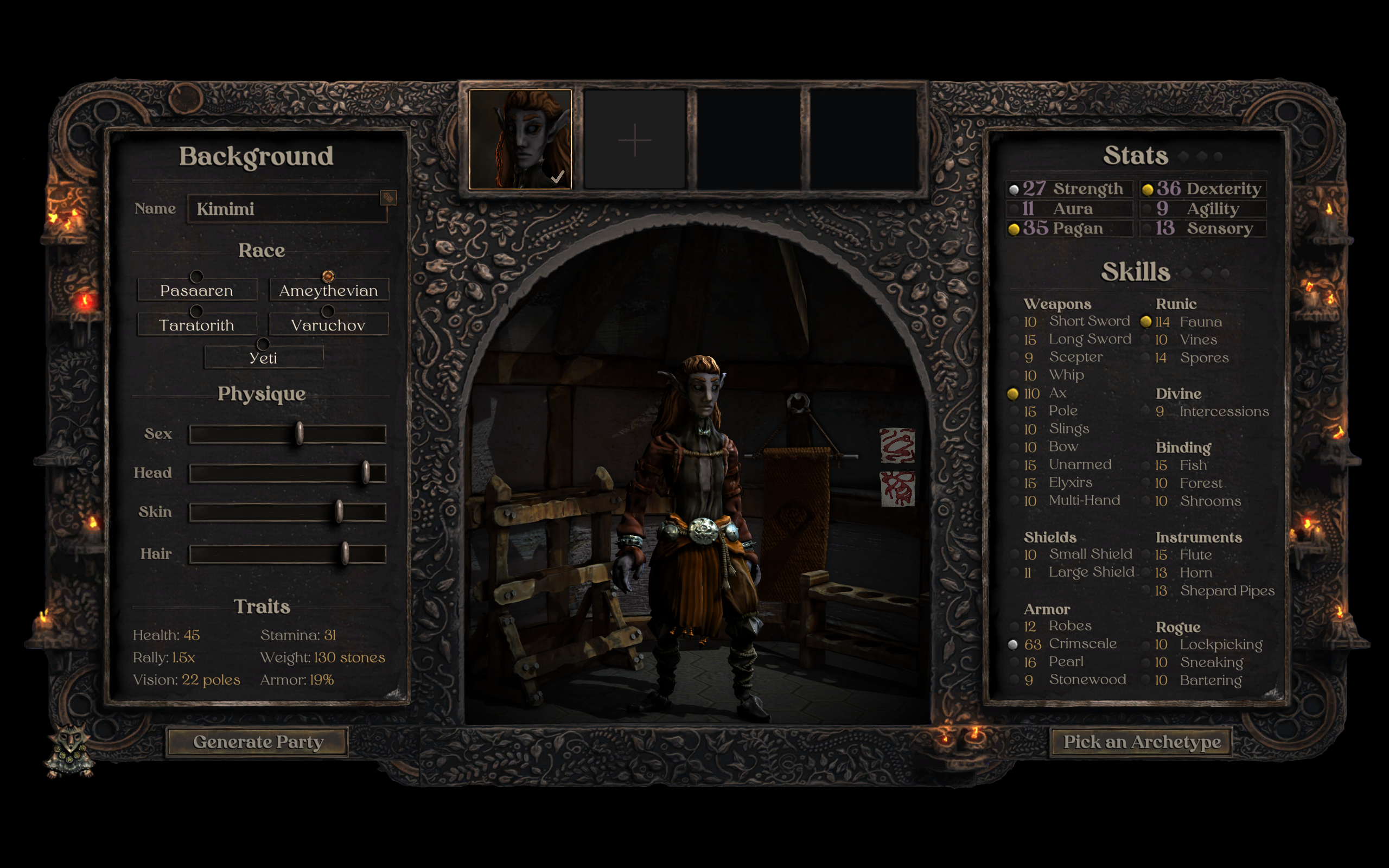Click the Sex slider handle under Physique
This screenshot has height=868, width=1389.
pyautogui.click(x=300, y=435)
